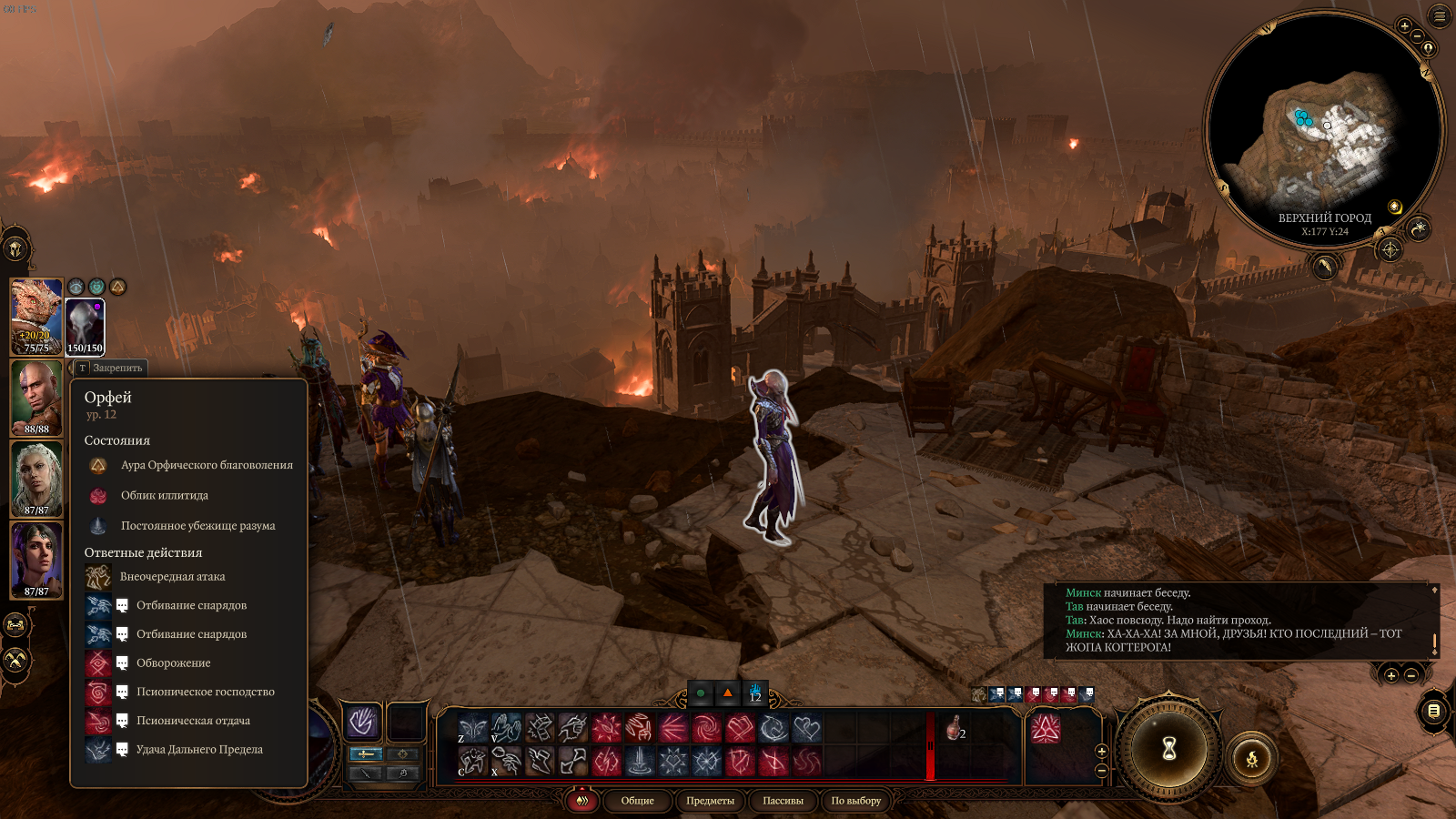
Task: Switch to the Общие hotbar tab
Action: pyautogui.click(x=637, y=801)
